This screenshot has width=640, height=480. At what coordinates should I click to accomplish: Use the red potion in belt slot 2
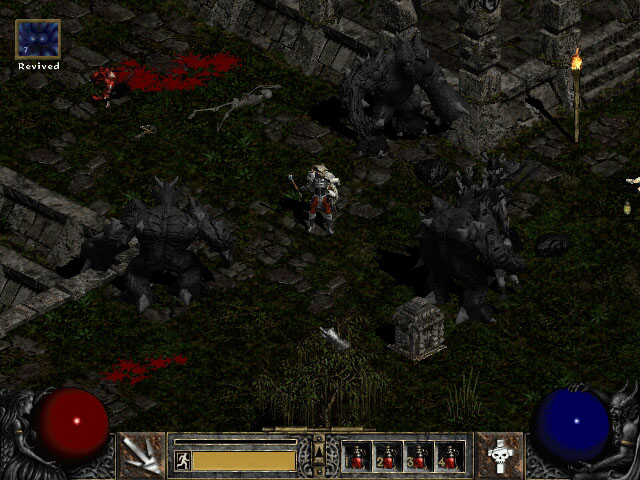click(388, 456)
